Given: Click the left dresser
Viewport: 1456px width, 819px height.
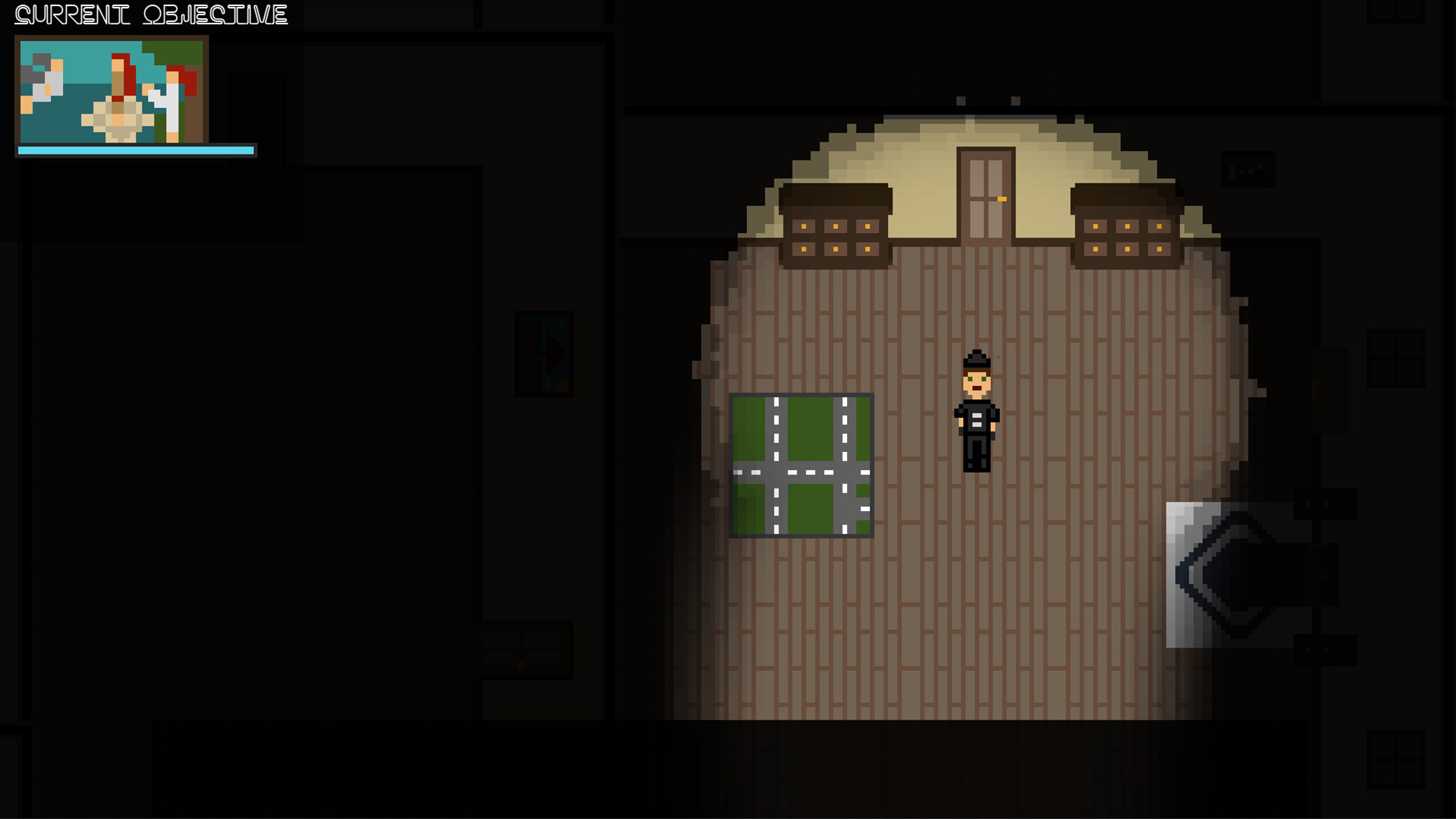Looking at the screenshot, I should point(834,227).
